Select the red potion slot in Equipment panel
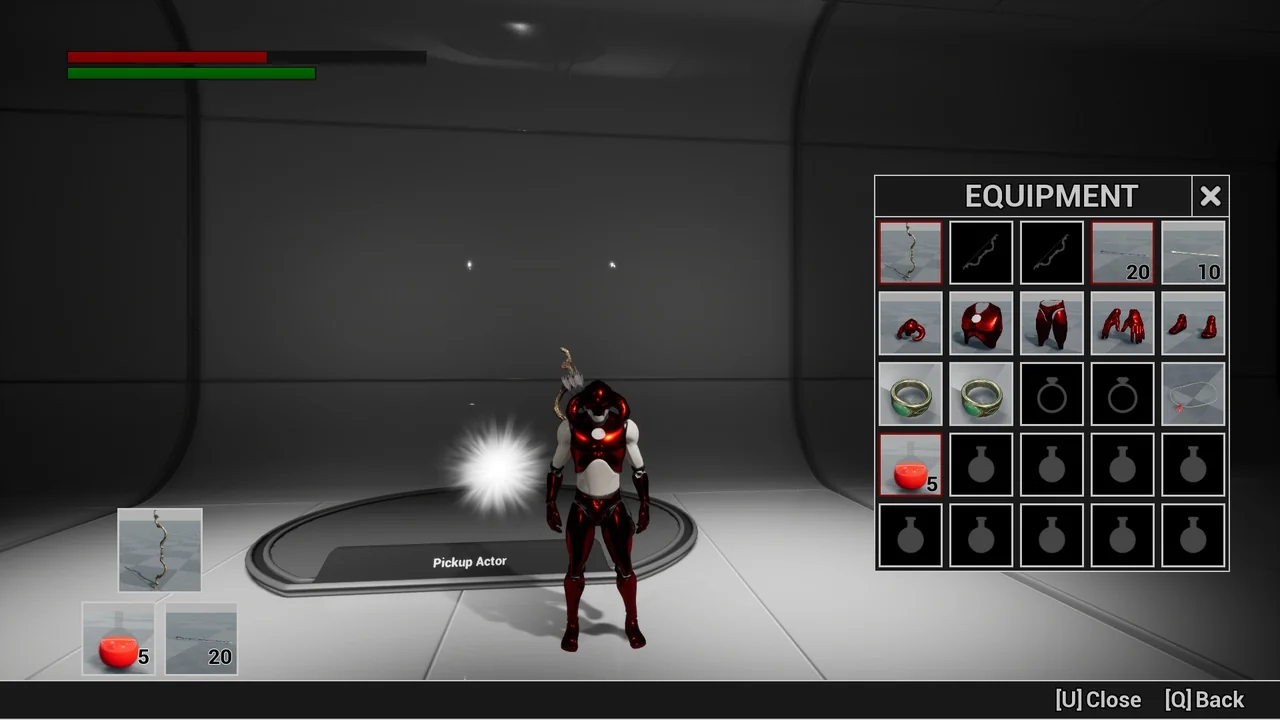Viewport: 1280px width, 720px height. [910, 465]
